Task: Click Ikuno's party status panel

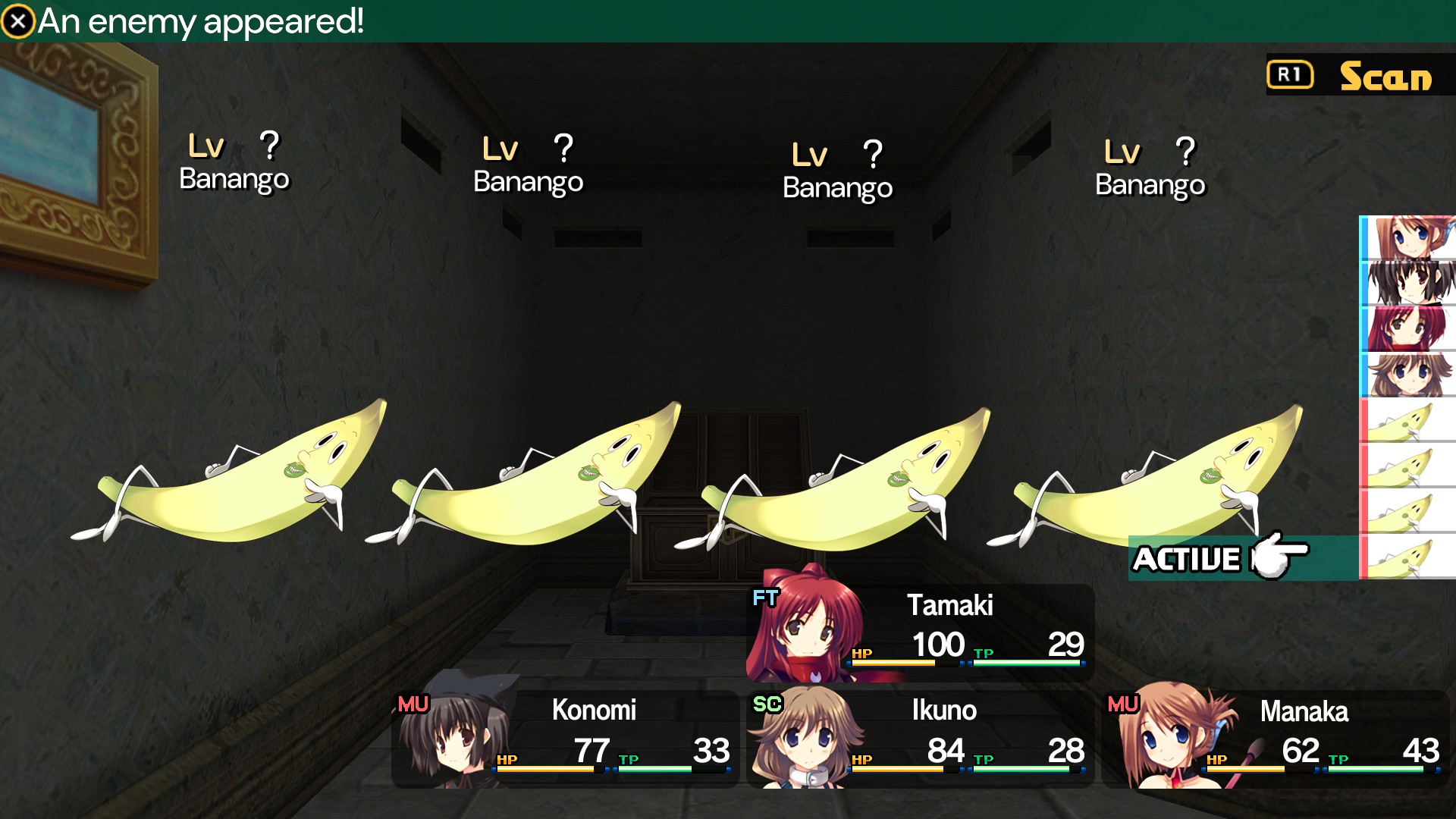Action: 919,737
